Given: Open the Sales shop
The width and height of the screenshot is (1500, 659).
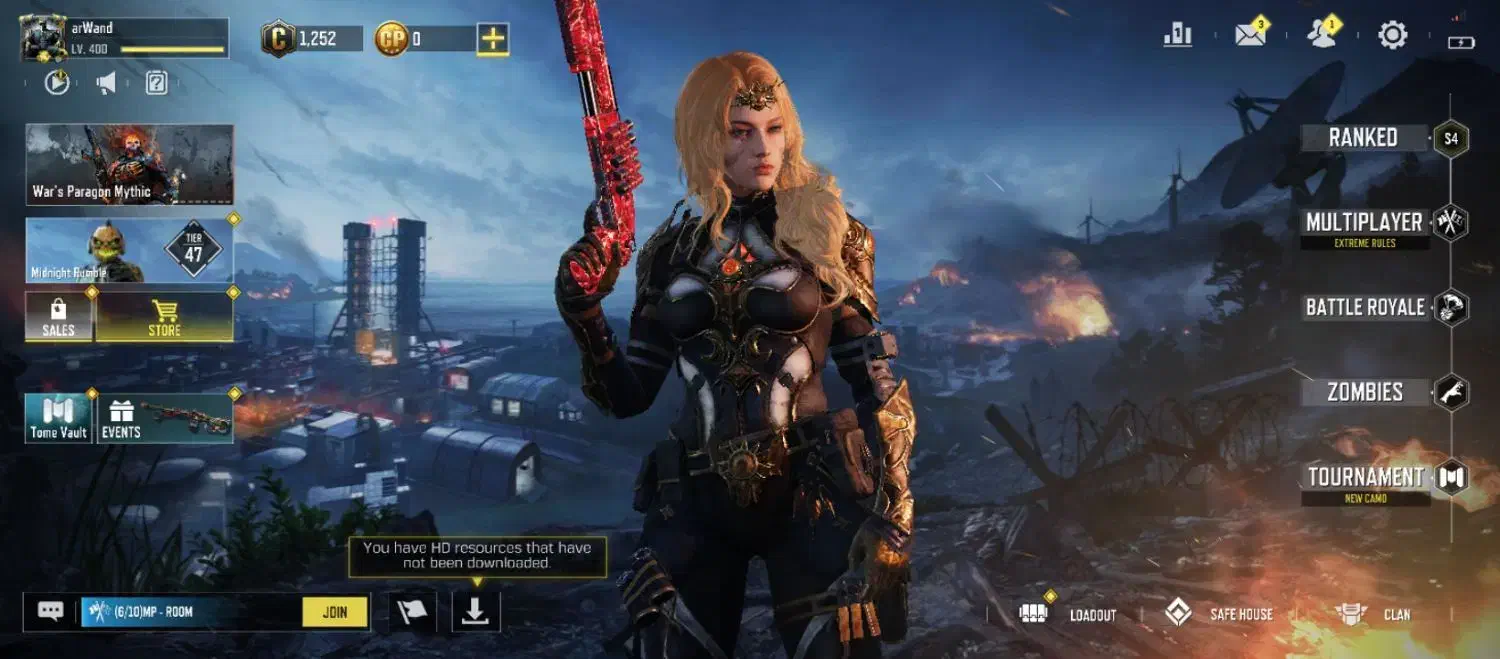Looking at the screenshot, I should click(x=59, y=317).
